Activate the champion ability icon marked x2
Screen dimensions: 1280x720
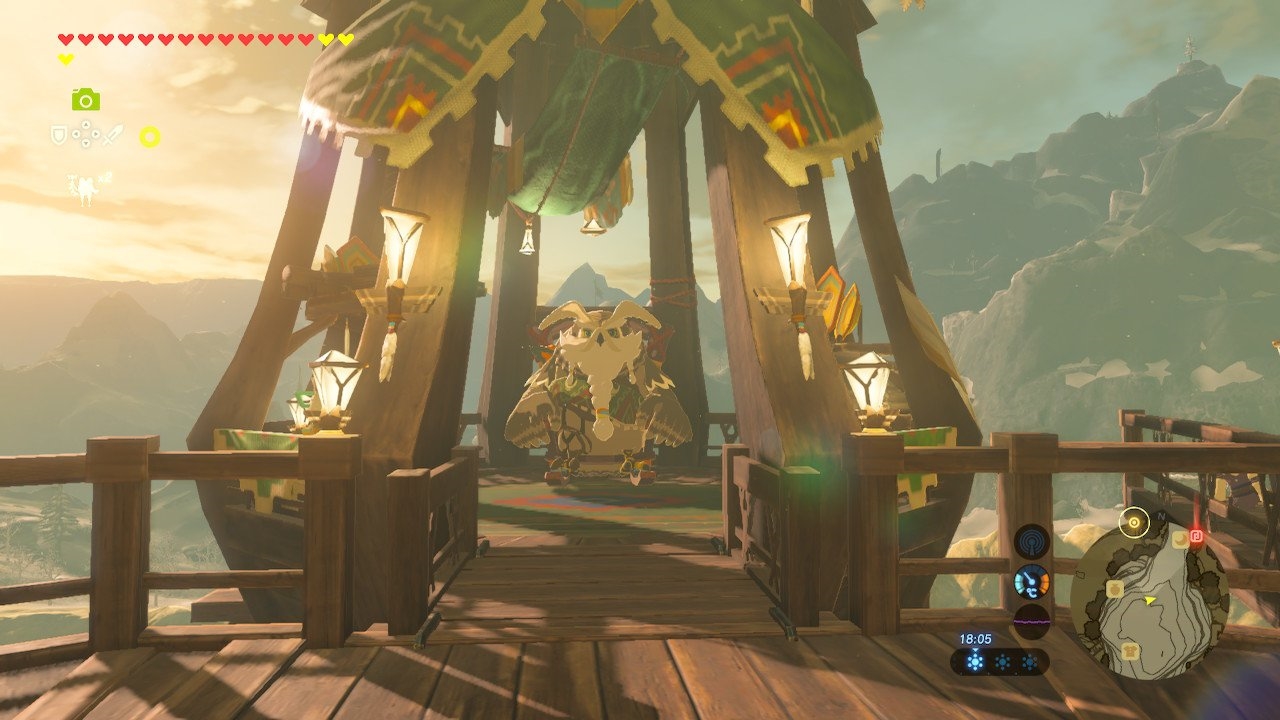click(84, 188)
